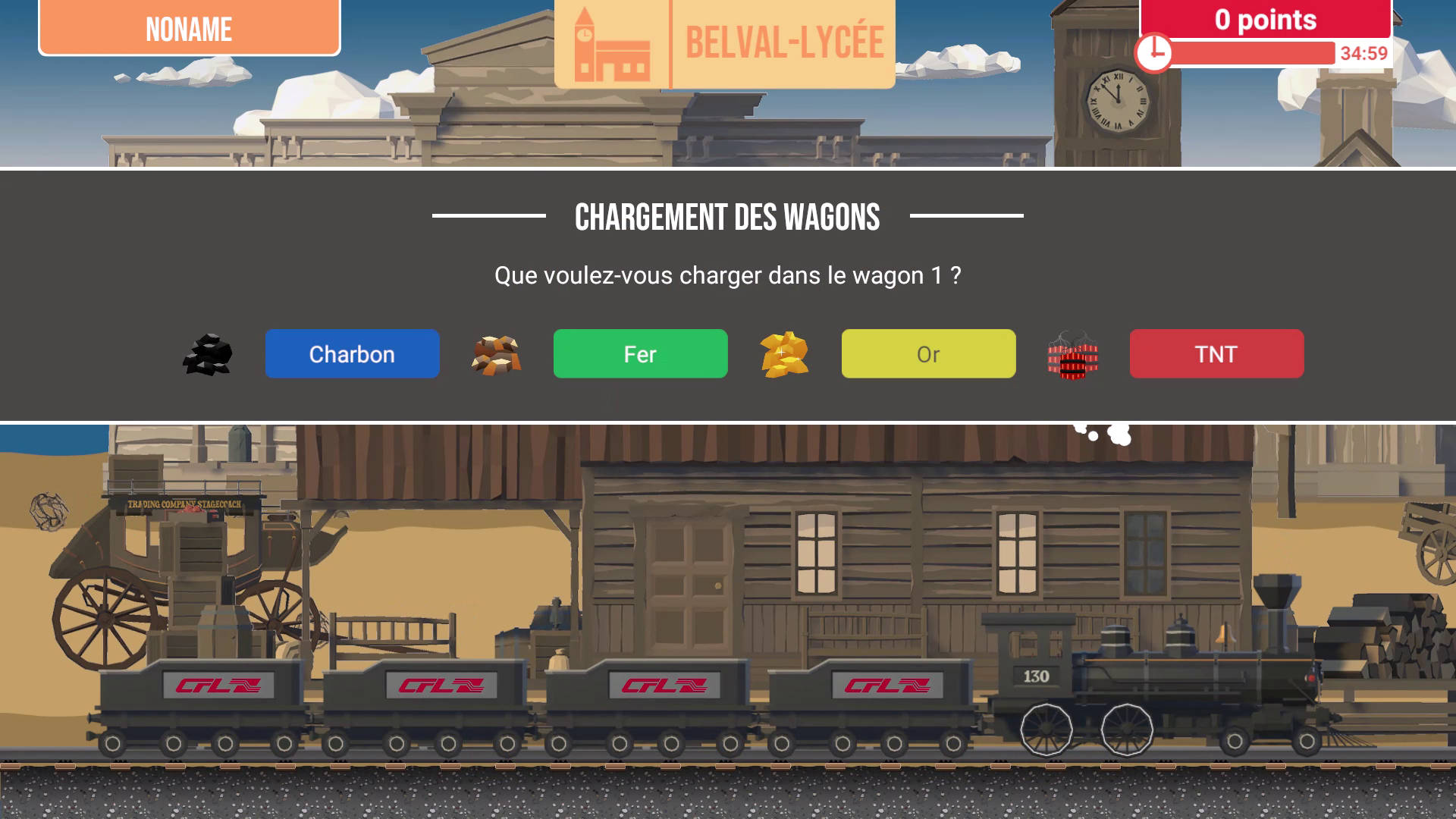Open the NONAME player panel
Image resolution: width=1456 pixels, height=819 pixels.
pyautogui.click(x=190, y=28)
